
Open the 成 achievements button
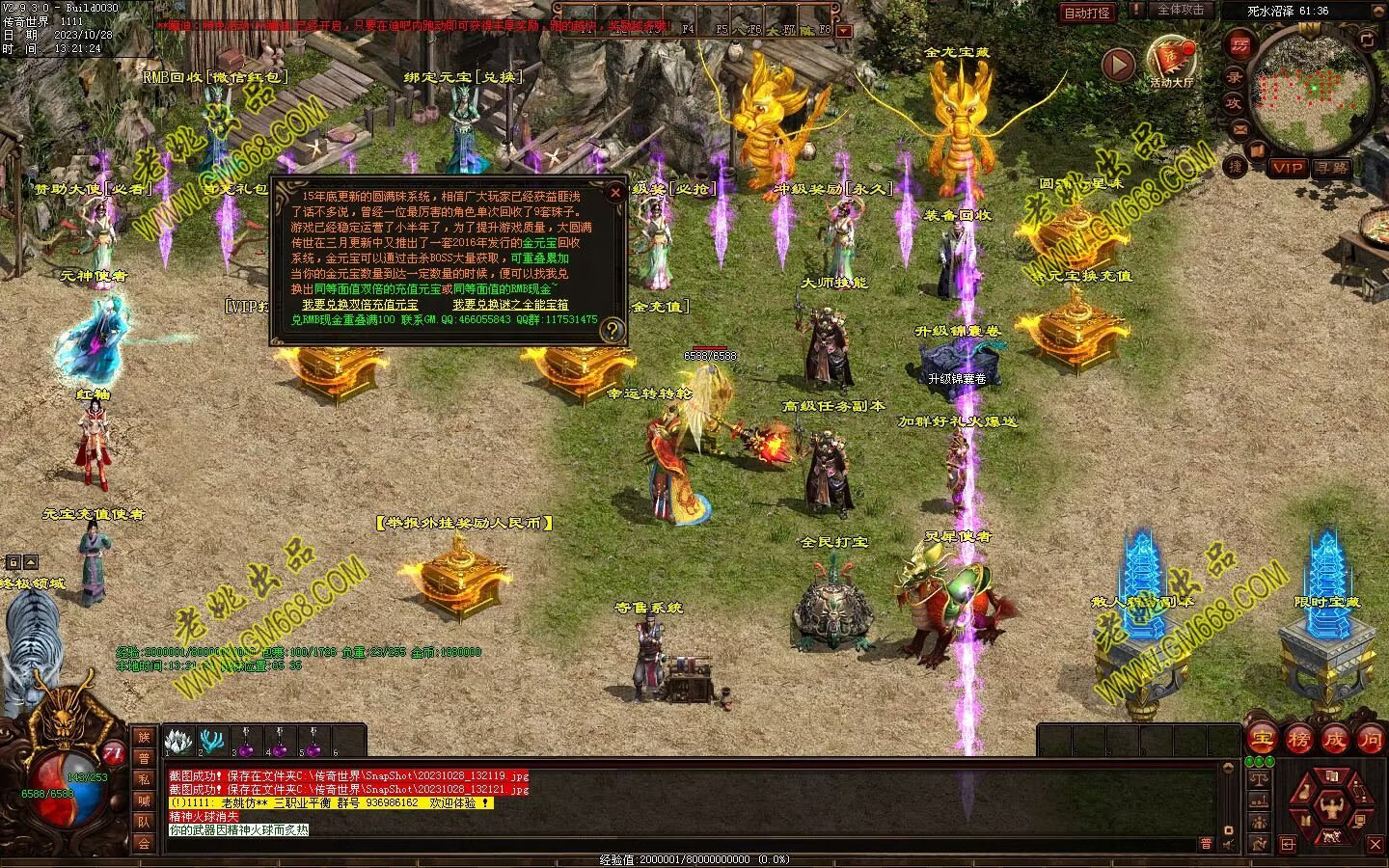pyautogui.click(x=1334, y=740)
